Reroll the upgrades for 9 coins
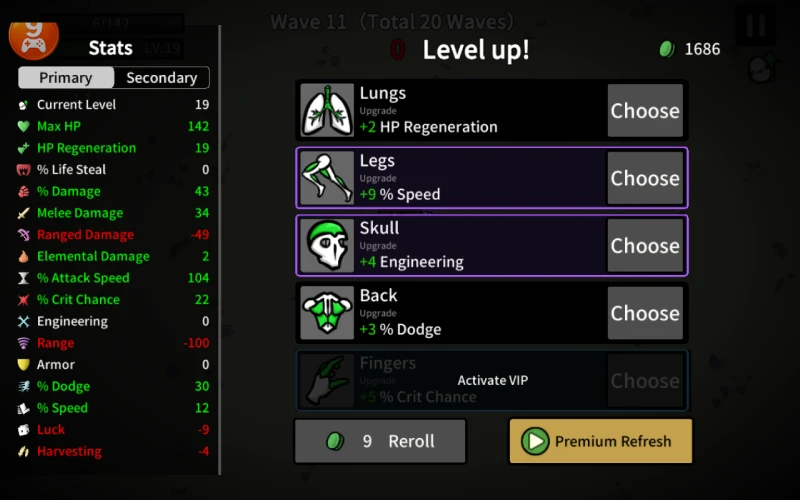 tap(380, 441)
